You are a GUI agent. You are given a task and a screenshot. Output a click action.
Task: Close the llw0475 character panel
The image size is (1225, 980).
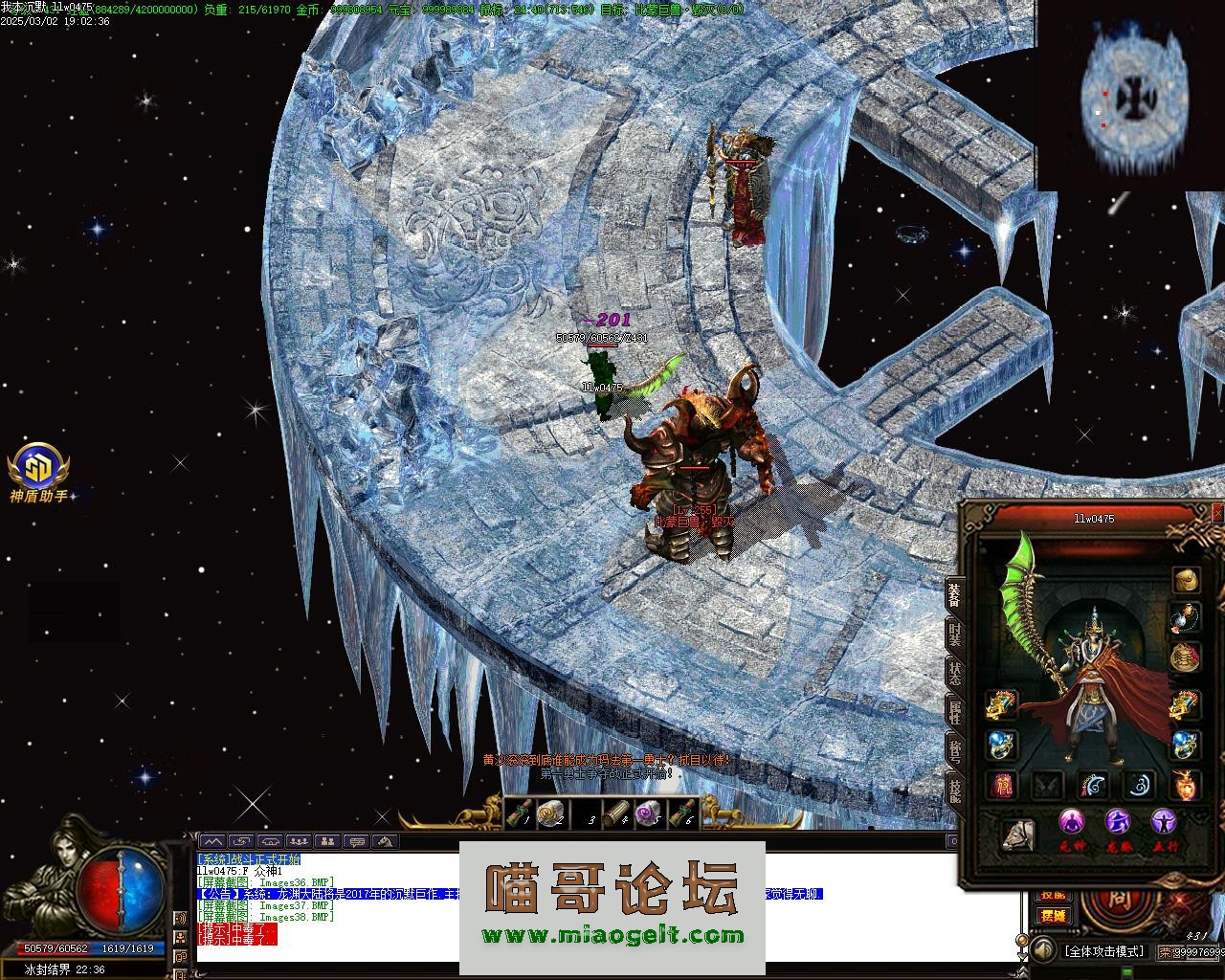[1217, 514]
